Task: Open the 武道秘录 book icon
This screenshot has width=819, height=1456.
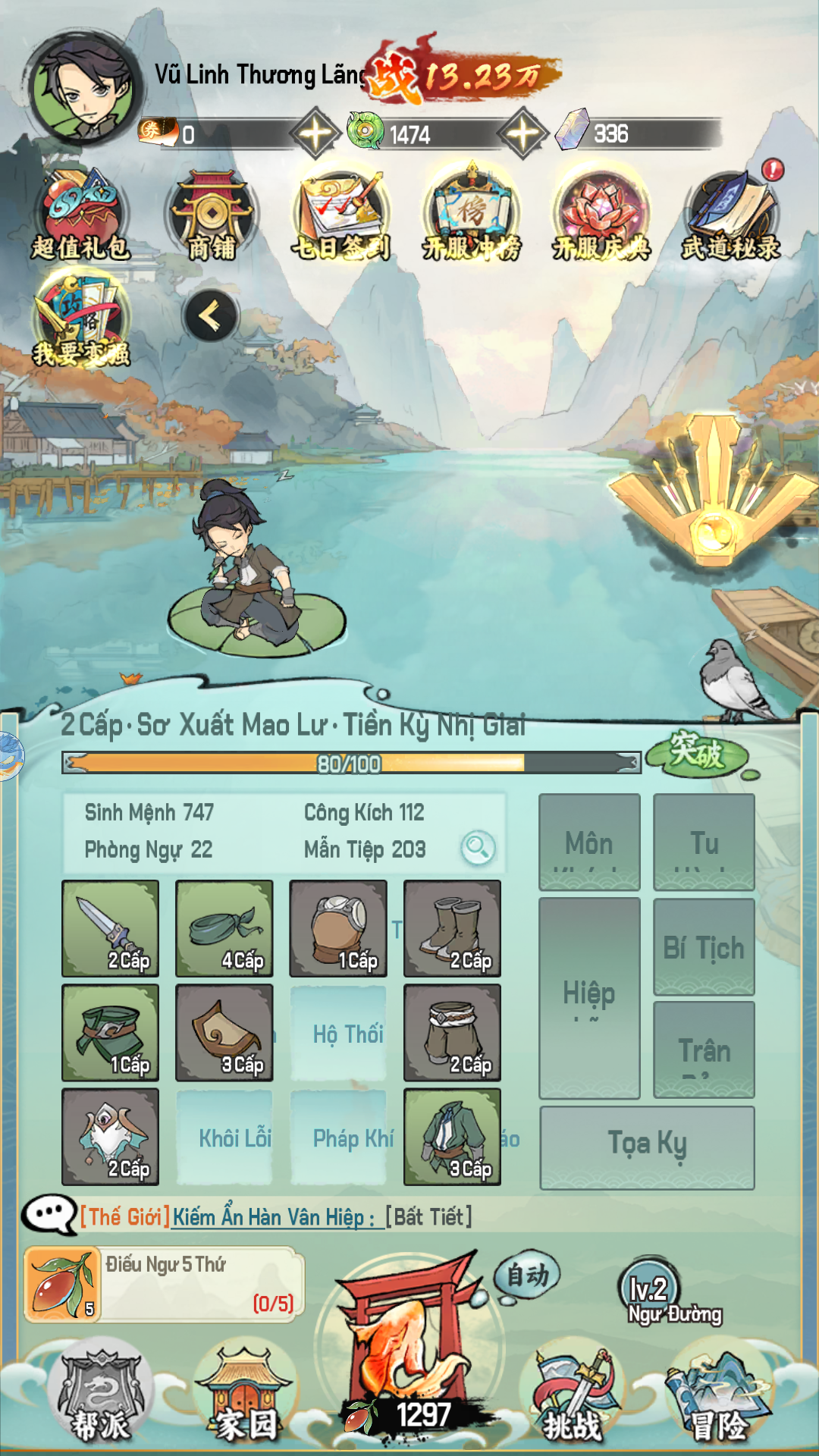Action: 731,215
